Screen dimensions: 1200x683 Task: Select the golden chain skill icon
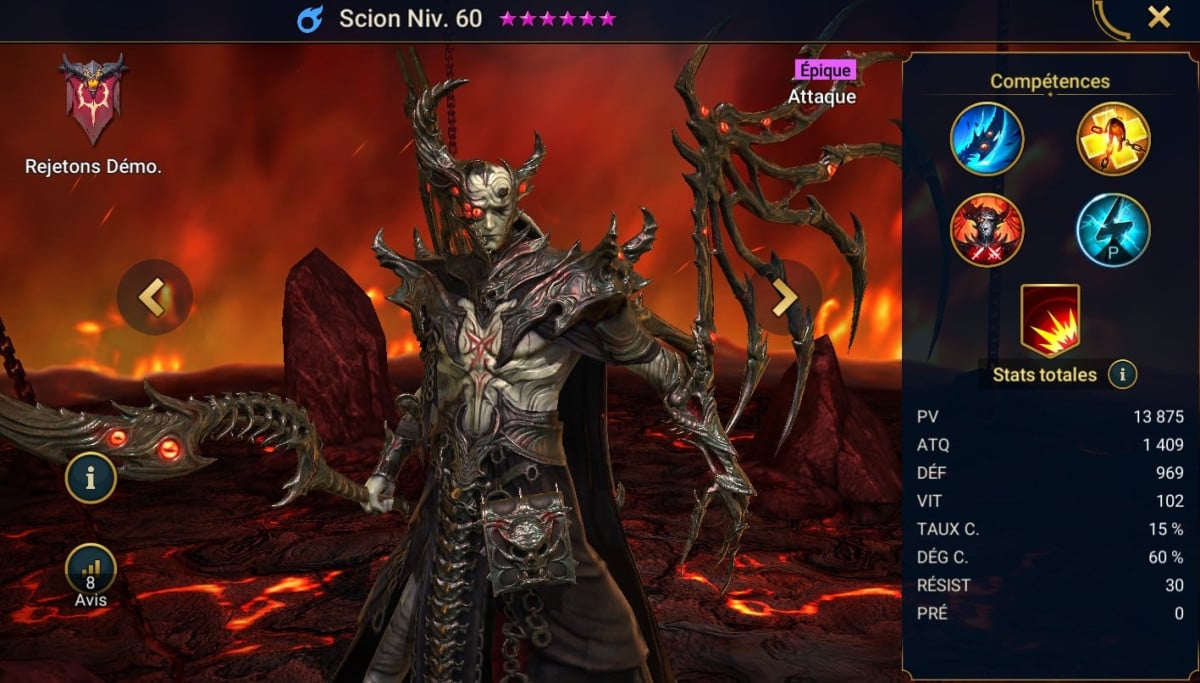(1113, 139)
